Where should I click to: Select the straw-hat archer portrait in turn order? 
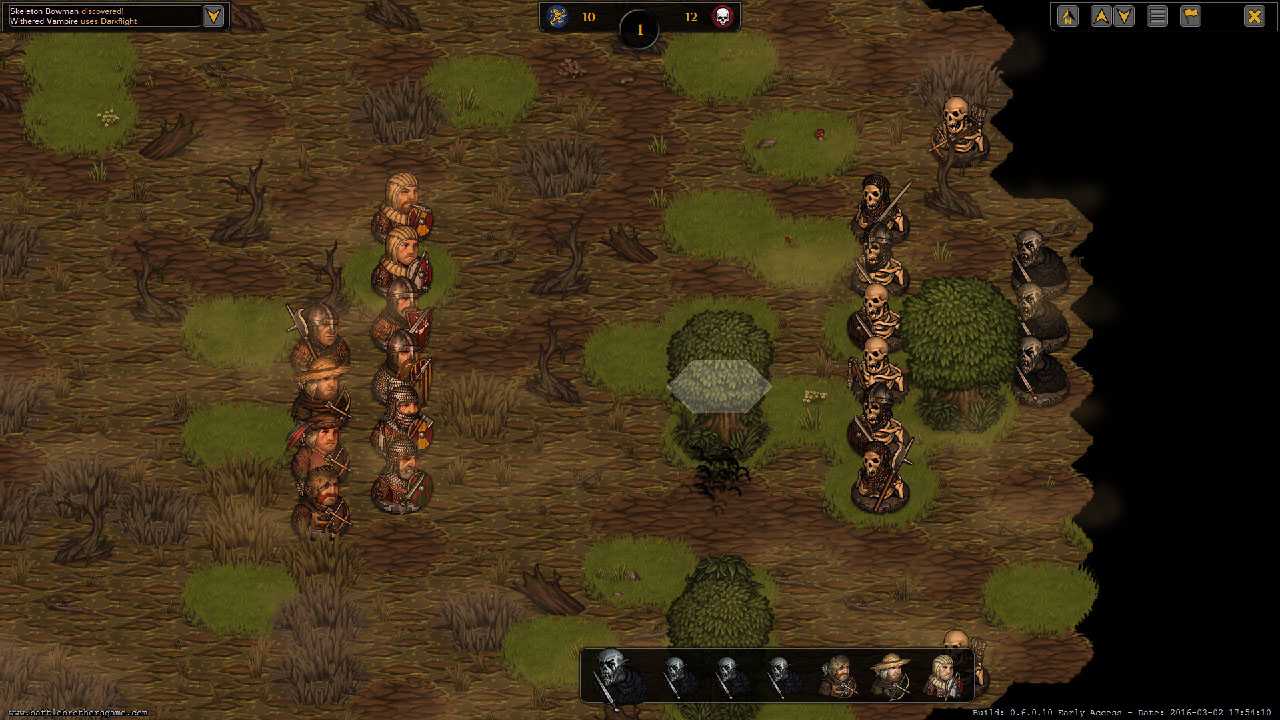[x=888, y=677]
